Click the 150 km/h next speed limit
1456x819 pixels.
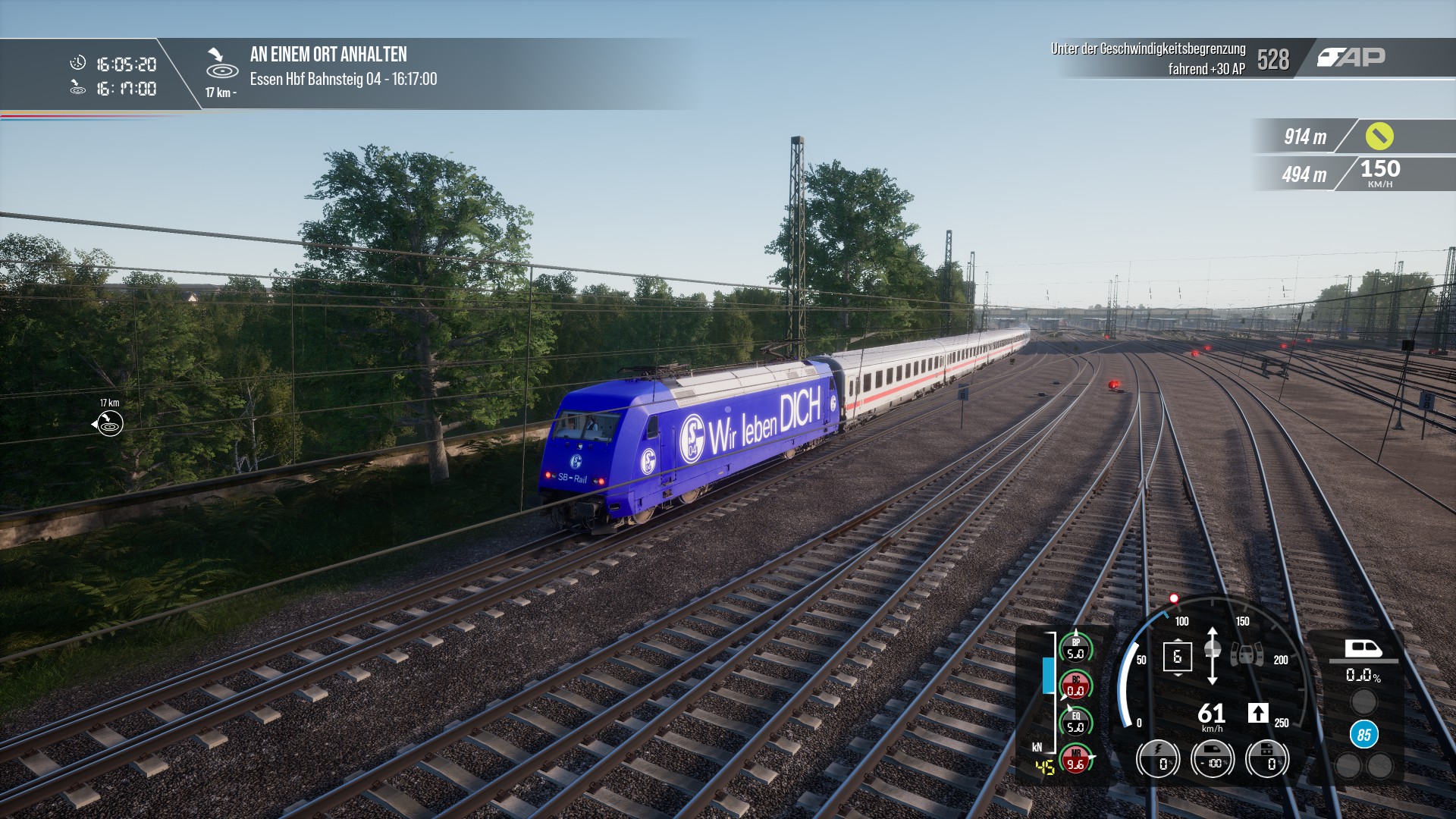(x=1379, y=173)
